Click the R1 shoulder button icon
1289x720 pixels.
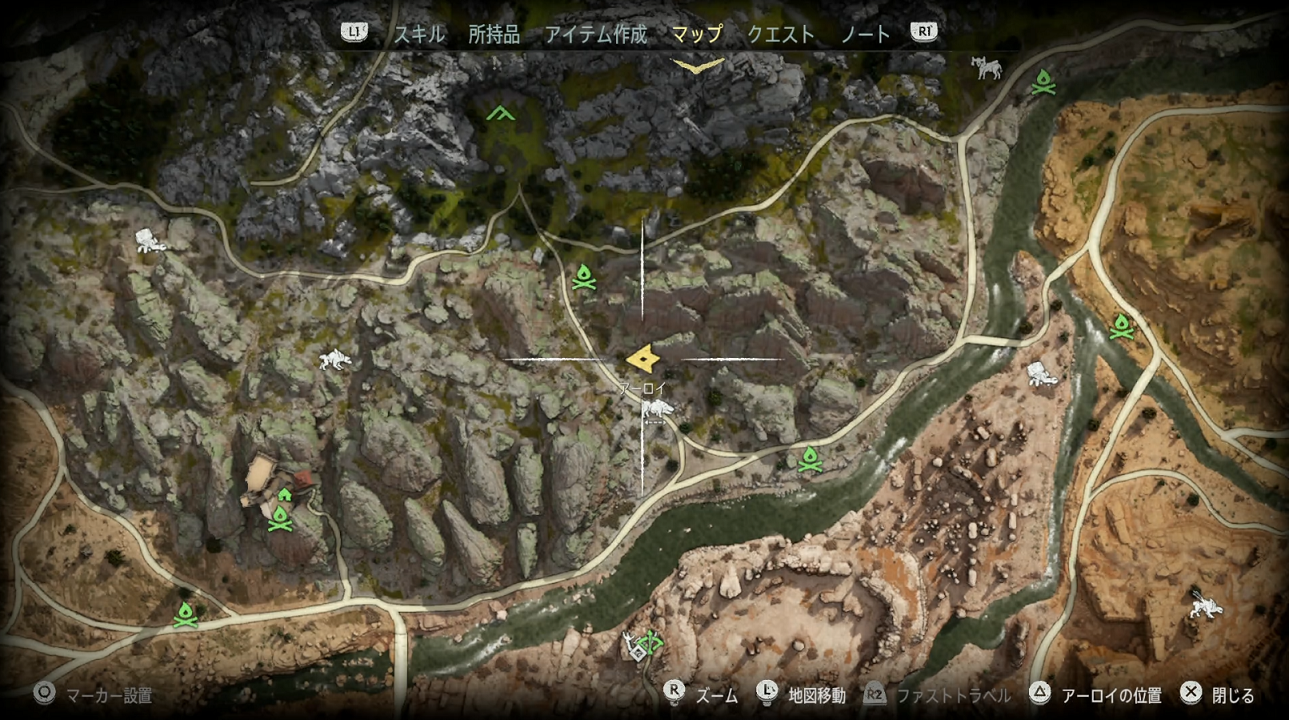pos(923,31)
